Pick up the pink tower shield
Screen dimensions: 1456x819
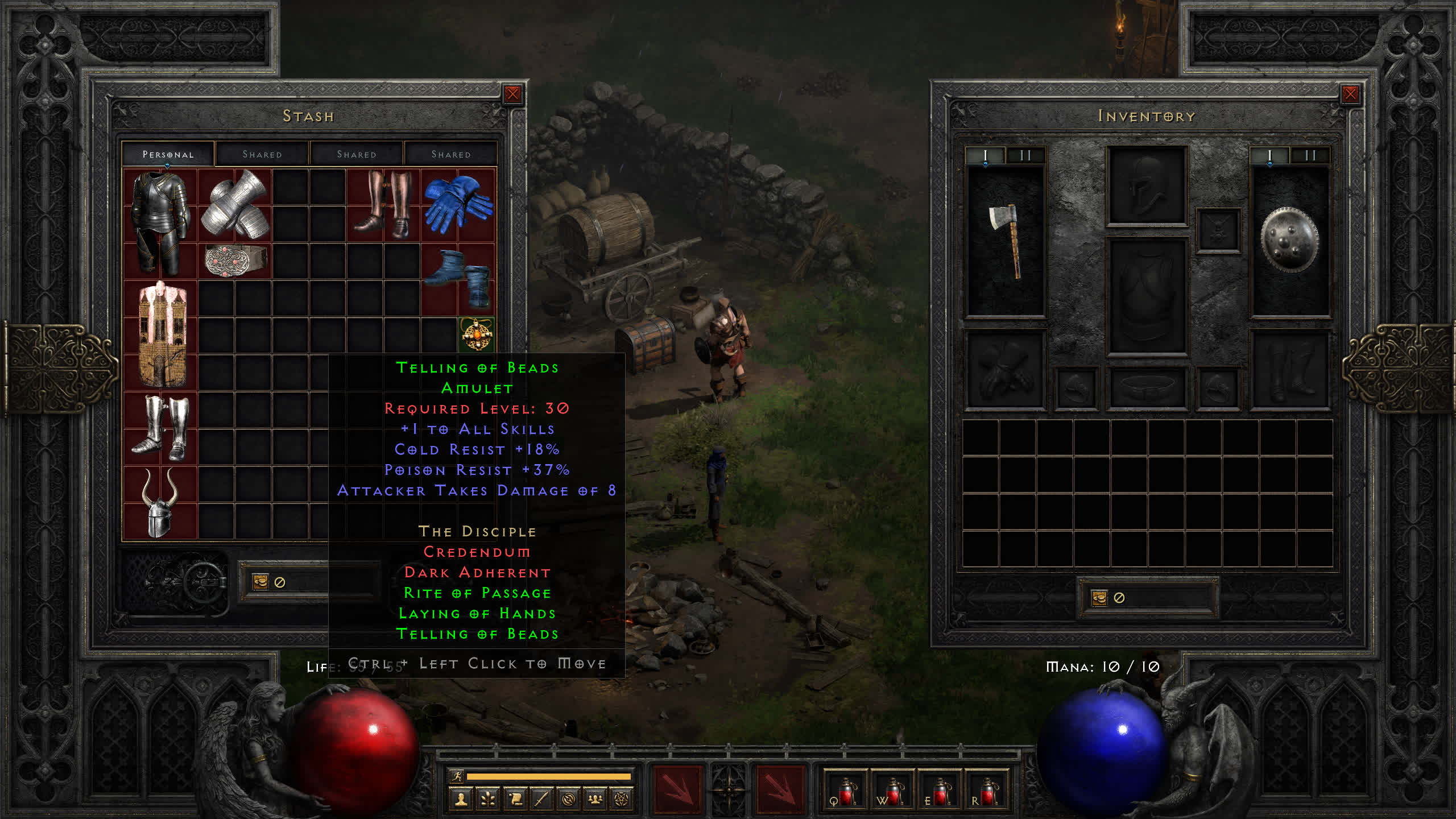click(162, 334)
